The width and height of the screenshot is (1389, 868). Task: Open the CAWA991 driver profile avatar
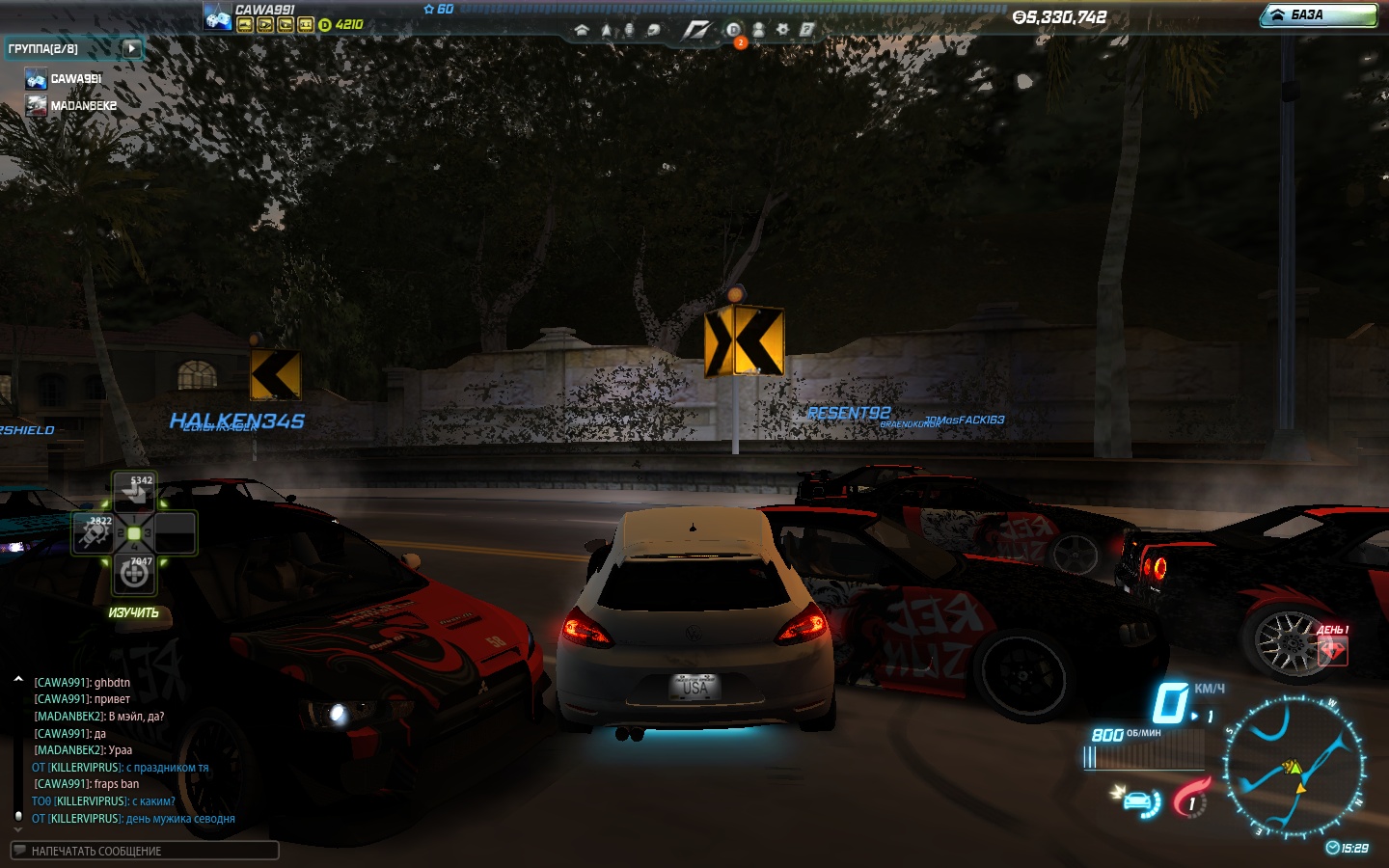(x=217, y=16)
